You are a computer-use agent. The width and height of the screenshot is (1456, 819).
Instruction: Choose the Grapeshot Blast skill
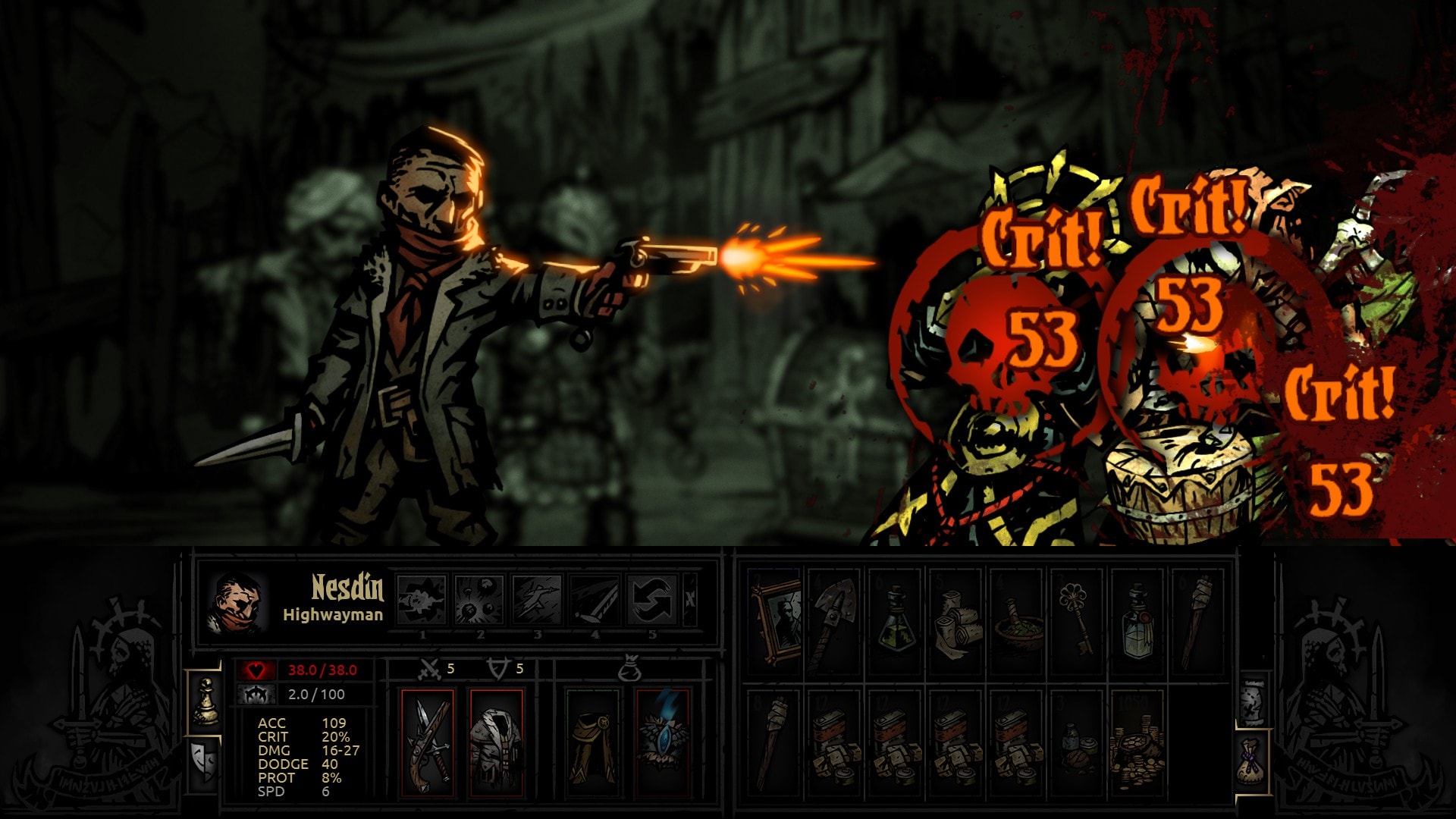click(479, 599)
